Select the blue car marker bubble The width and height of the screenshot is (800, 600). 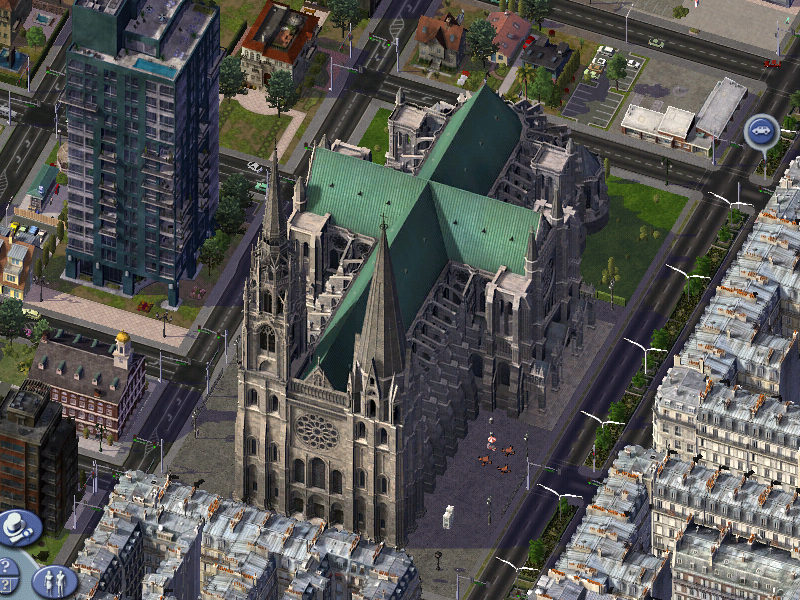point(762,130)
